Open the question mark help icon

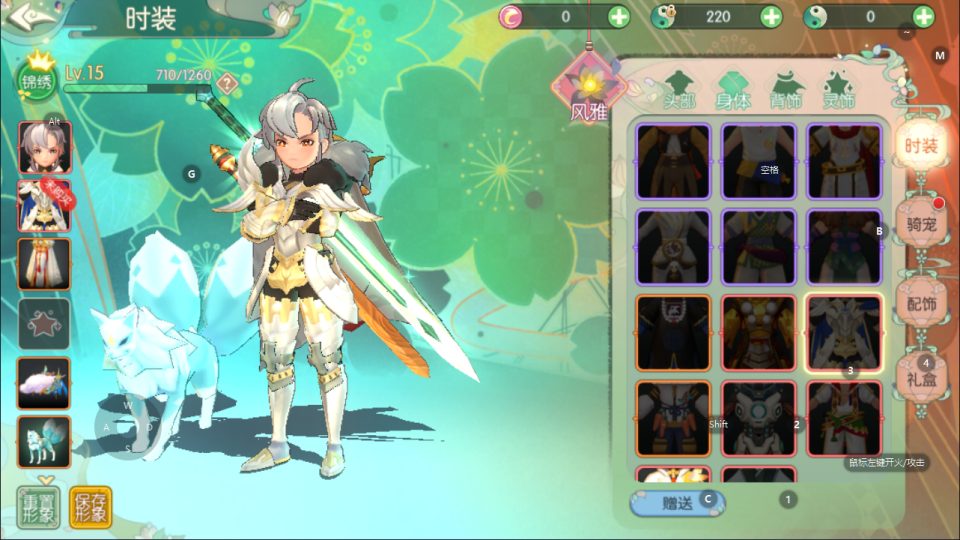pos(228,83)
